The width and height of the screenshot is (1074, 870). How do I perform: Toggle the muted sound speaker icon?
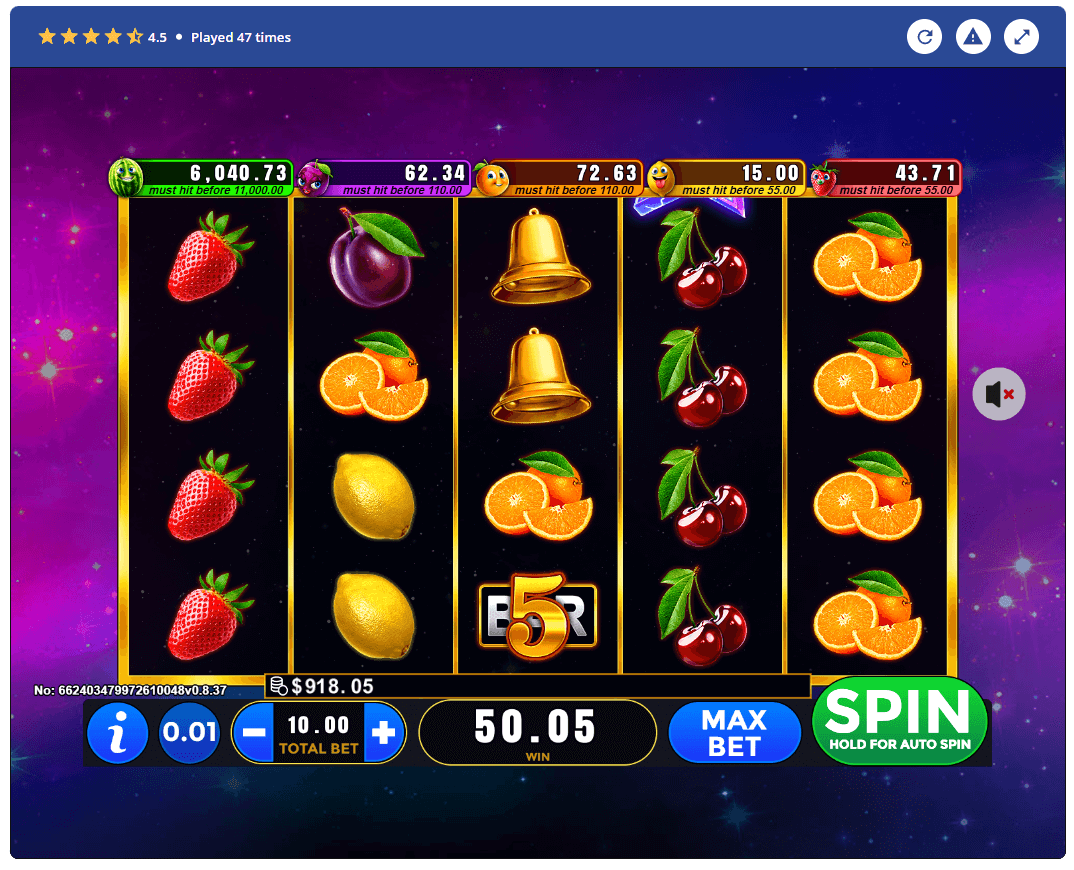998,394
